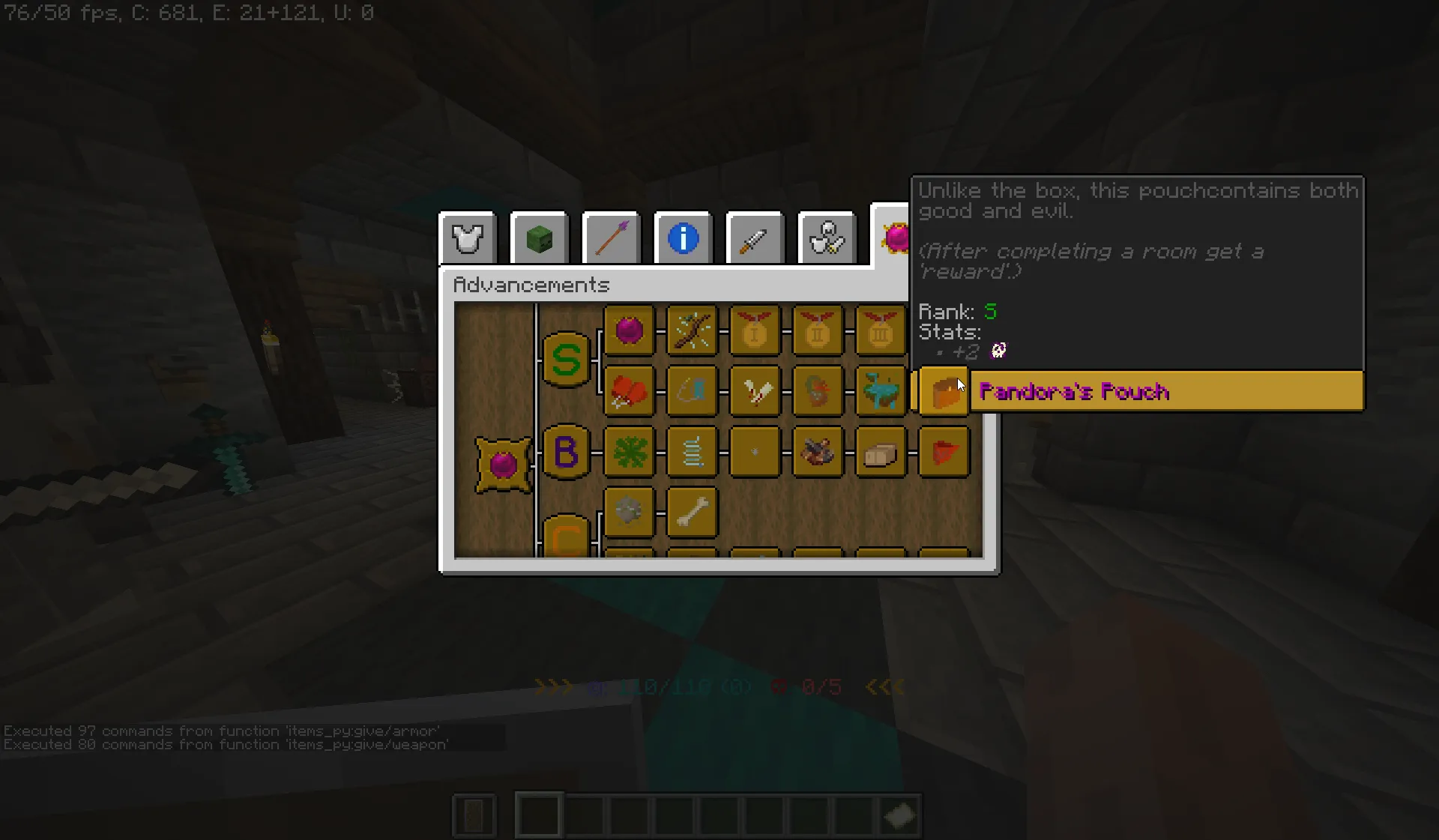
Task: Select the floating island advancement
Action: pyautogui.click(x=881, y=391)
